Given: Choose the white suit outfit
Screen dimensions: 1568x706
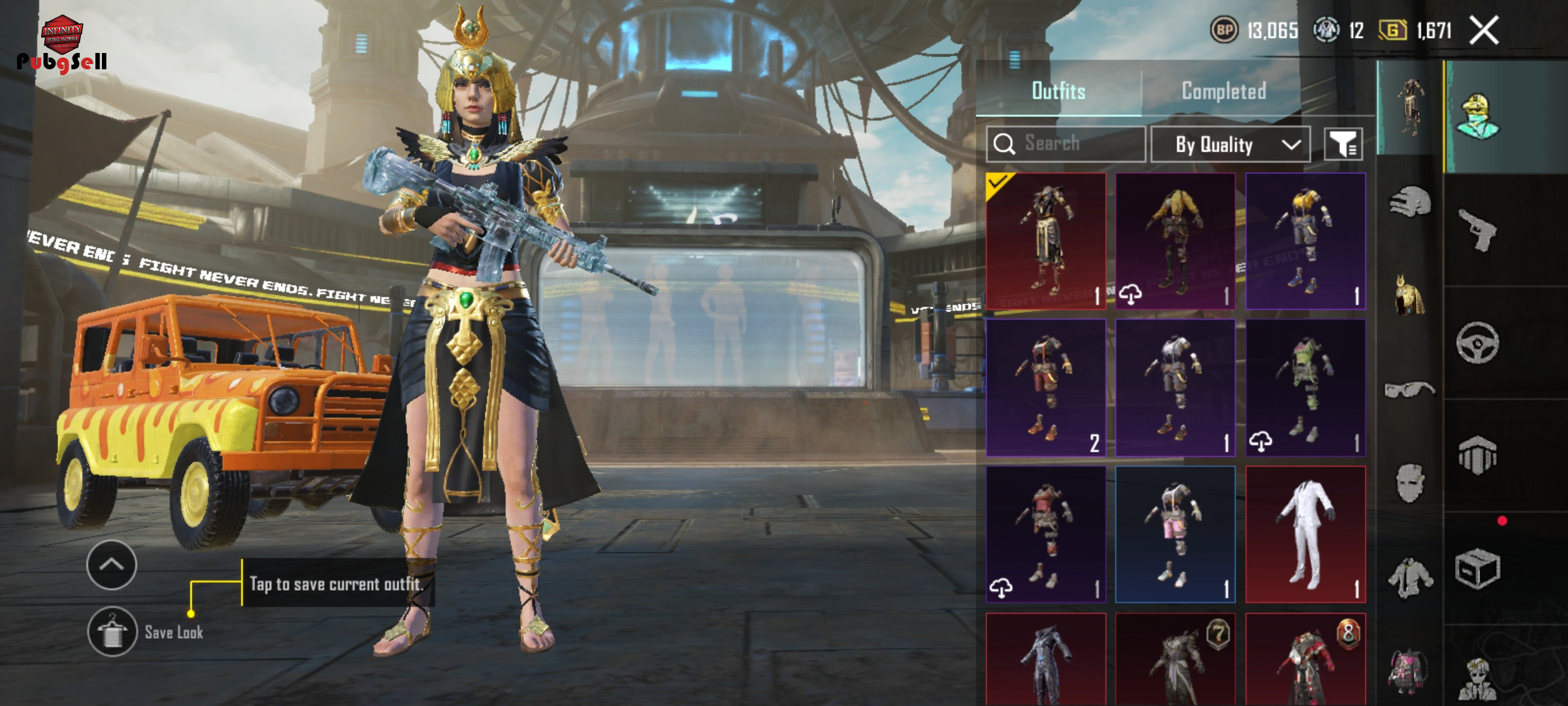Looking at the screenshot, I should (1305, 534).
